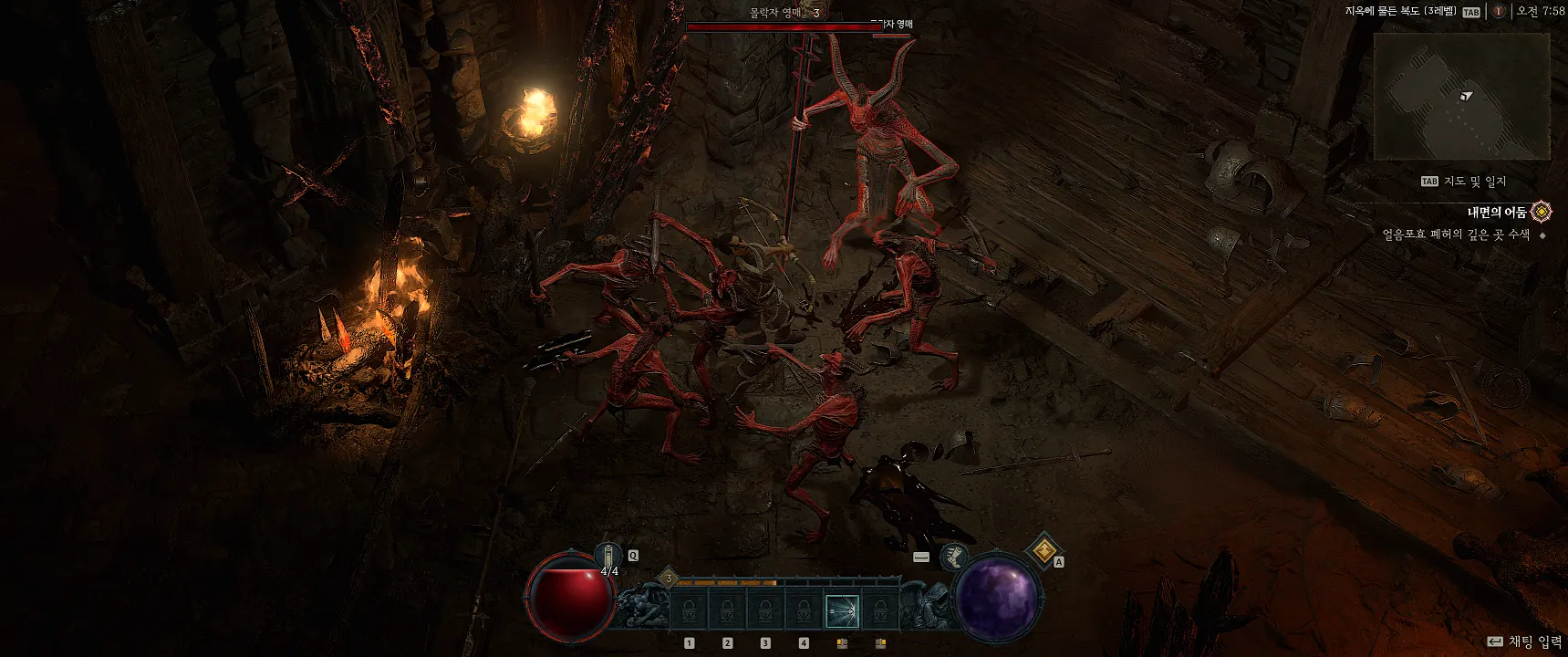Click the evade boot icon
Image resolution: width=1568 pixels, height=657 pixels.
pos(954,556)
